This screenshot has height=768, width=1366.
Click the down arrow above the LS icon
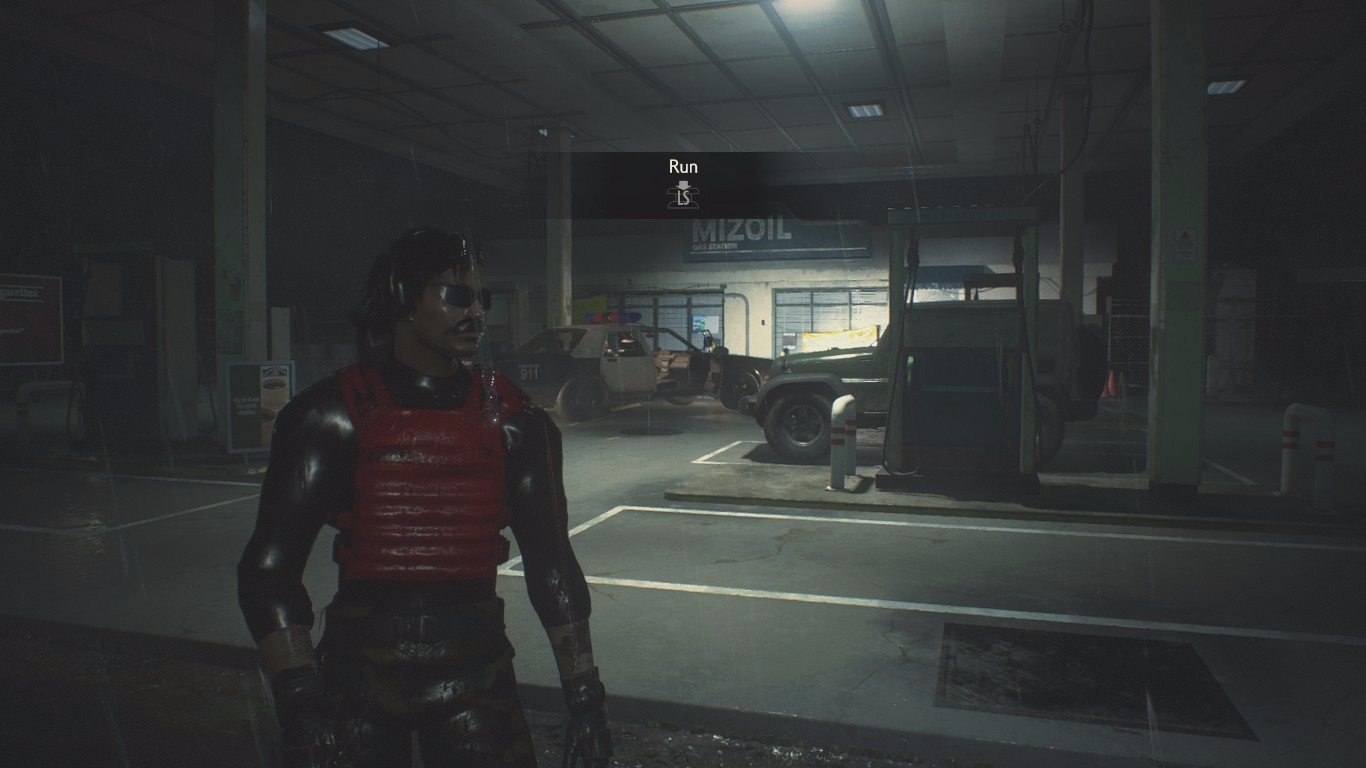[x=683, y=183]
